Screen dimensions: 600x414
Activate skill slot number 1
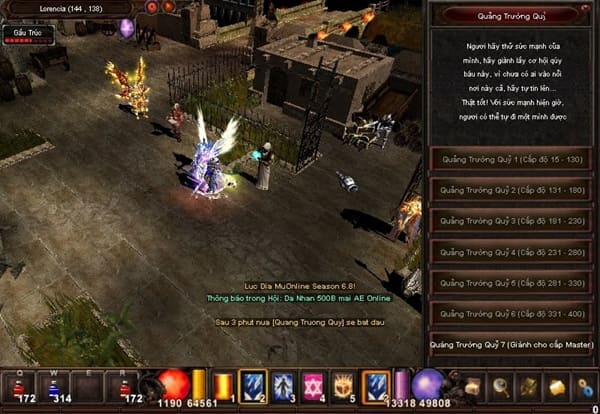click(222, 386)
